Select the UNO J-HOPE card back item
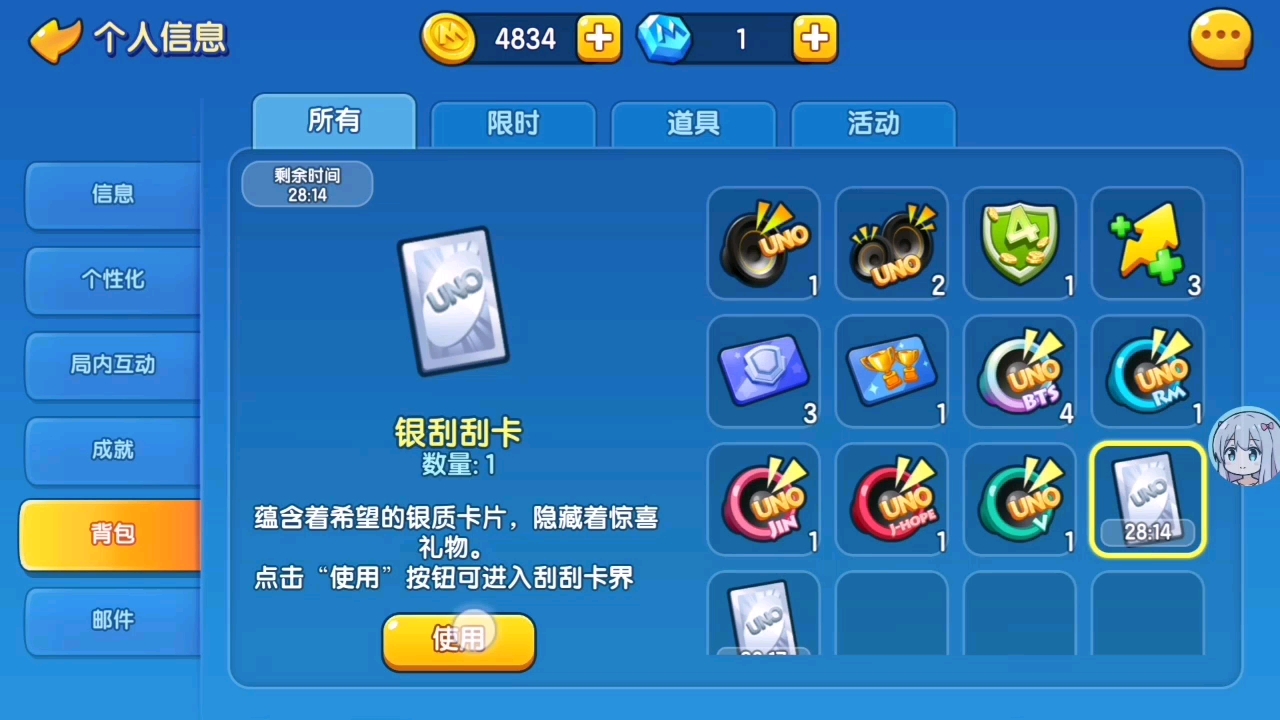 click(x=891, y=498)
